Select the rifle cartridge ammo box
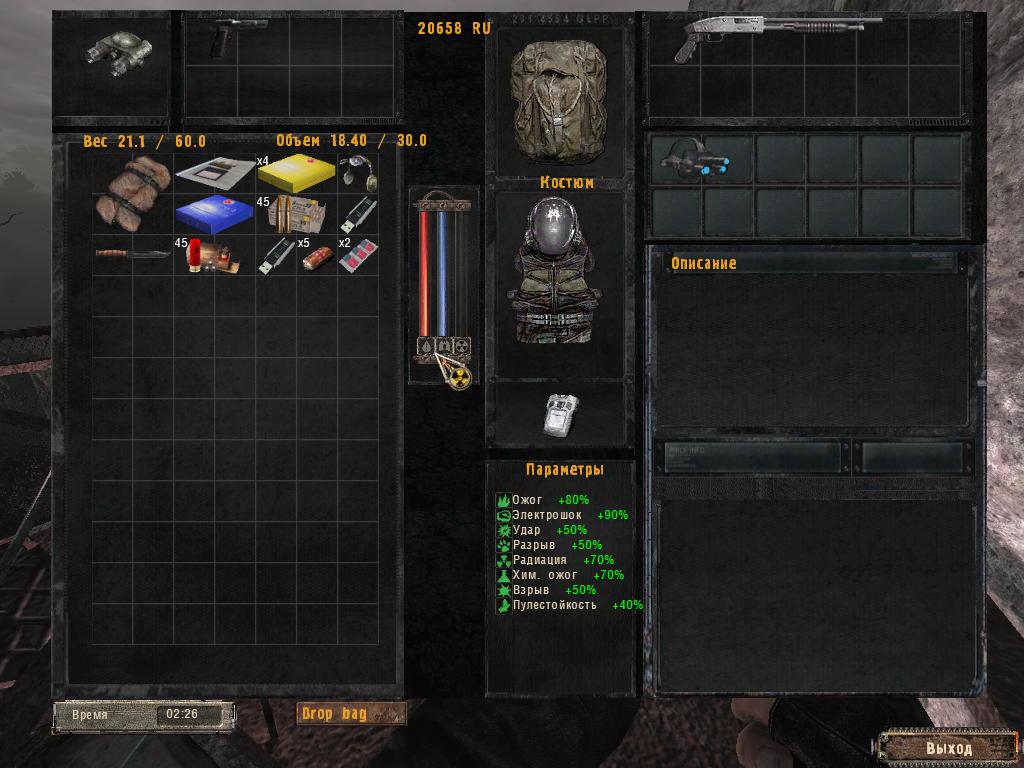The image size is (1024, 768). click(x=296, y=214)
